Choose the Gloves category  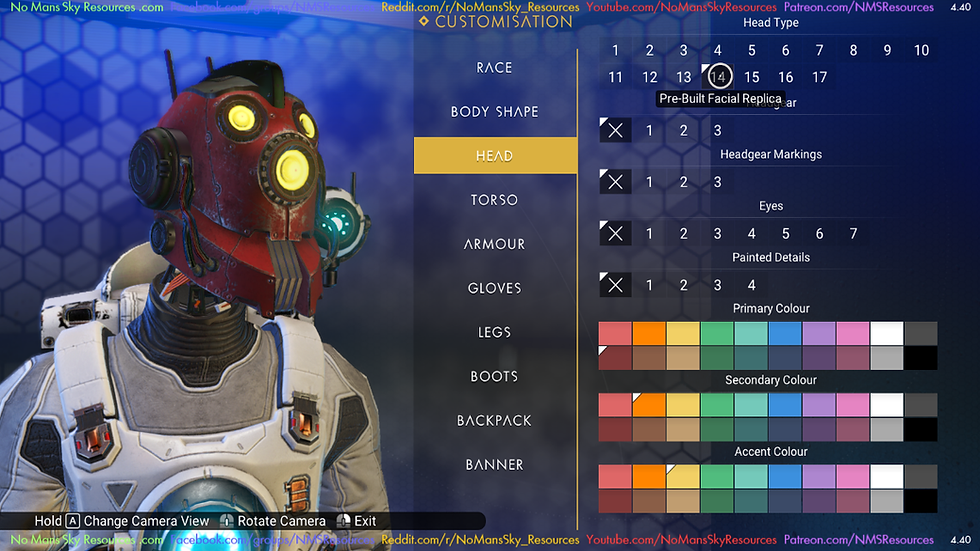tap(495, 288)
